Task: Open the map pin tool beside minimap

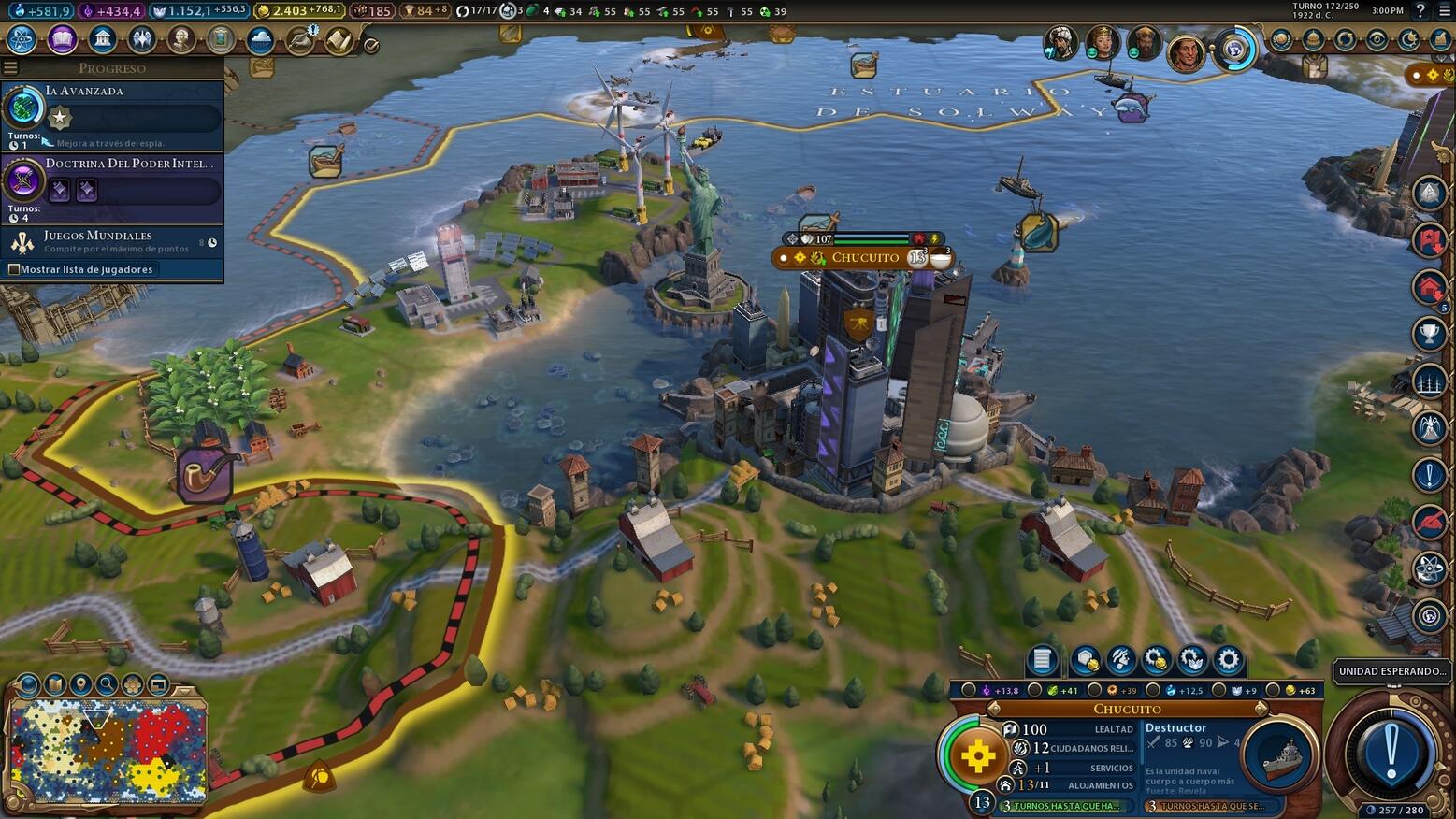Action: coord(79,684)
